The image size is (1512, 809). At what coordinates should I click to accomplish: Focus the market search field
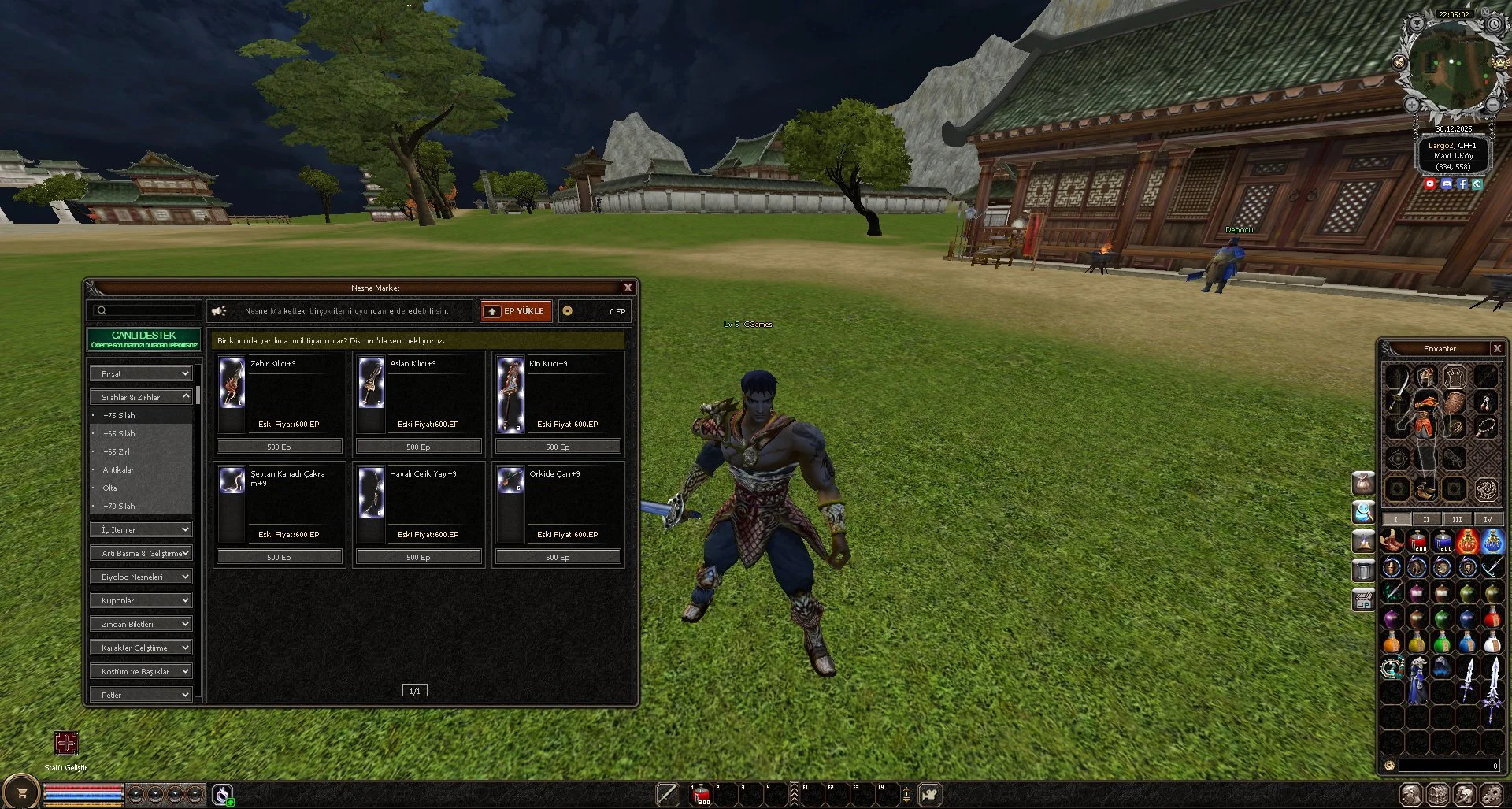point(150,311)
